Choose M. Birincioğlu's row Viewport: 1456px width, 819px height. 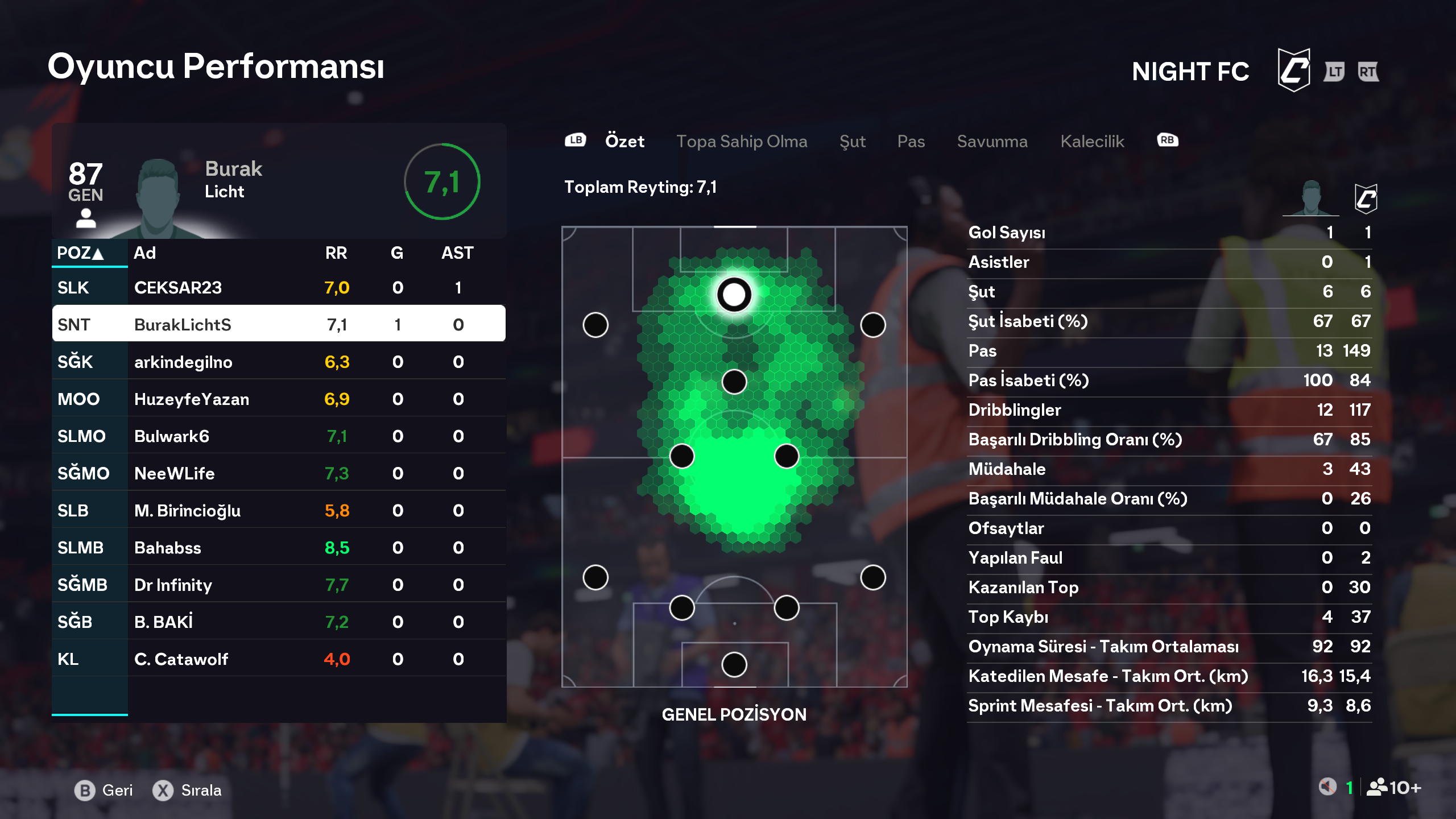[279, 511]
